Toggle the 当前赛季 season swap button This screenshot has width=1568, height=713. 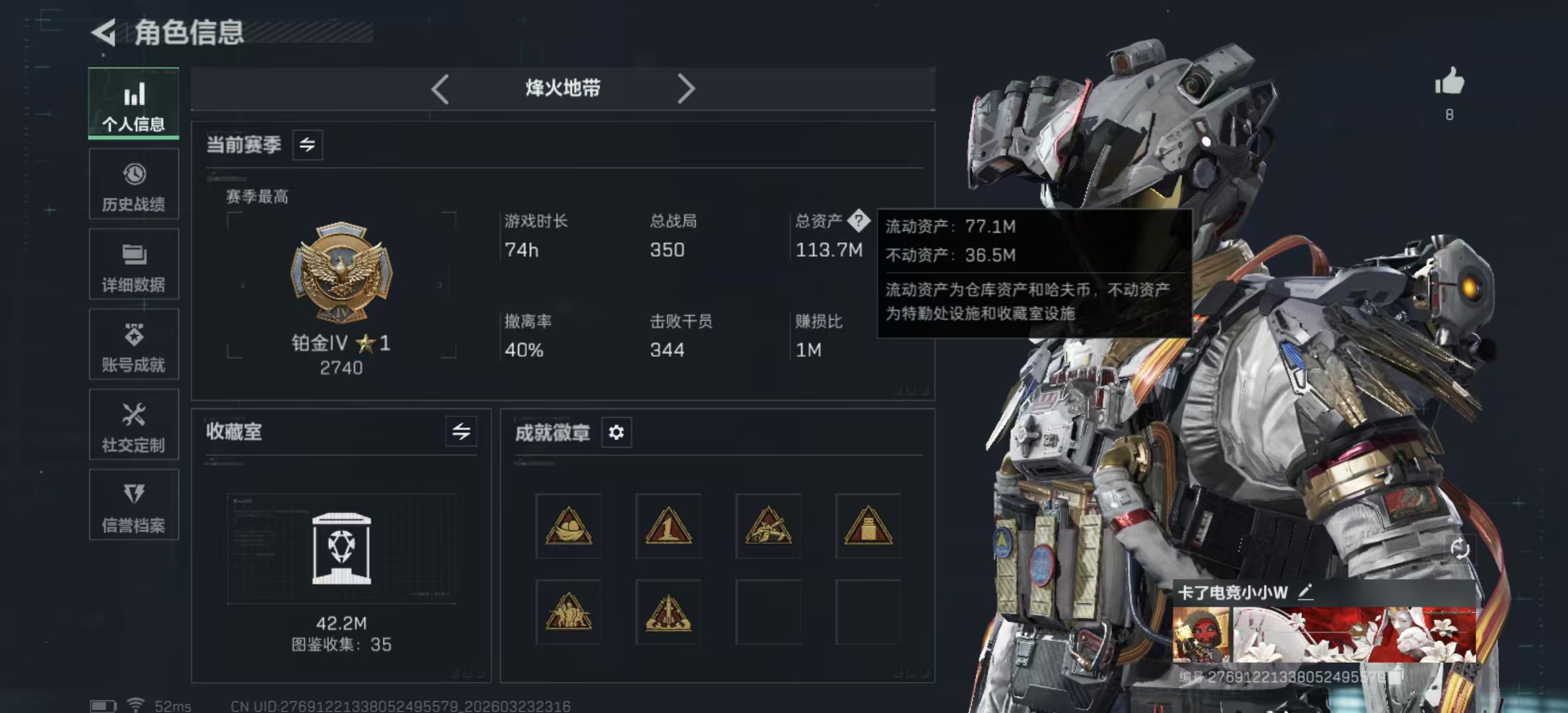tap(308, 145)
